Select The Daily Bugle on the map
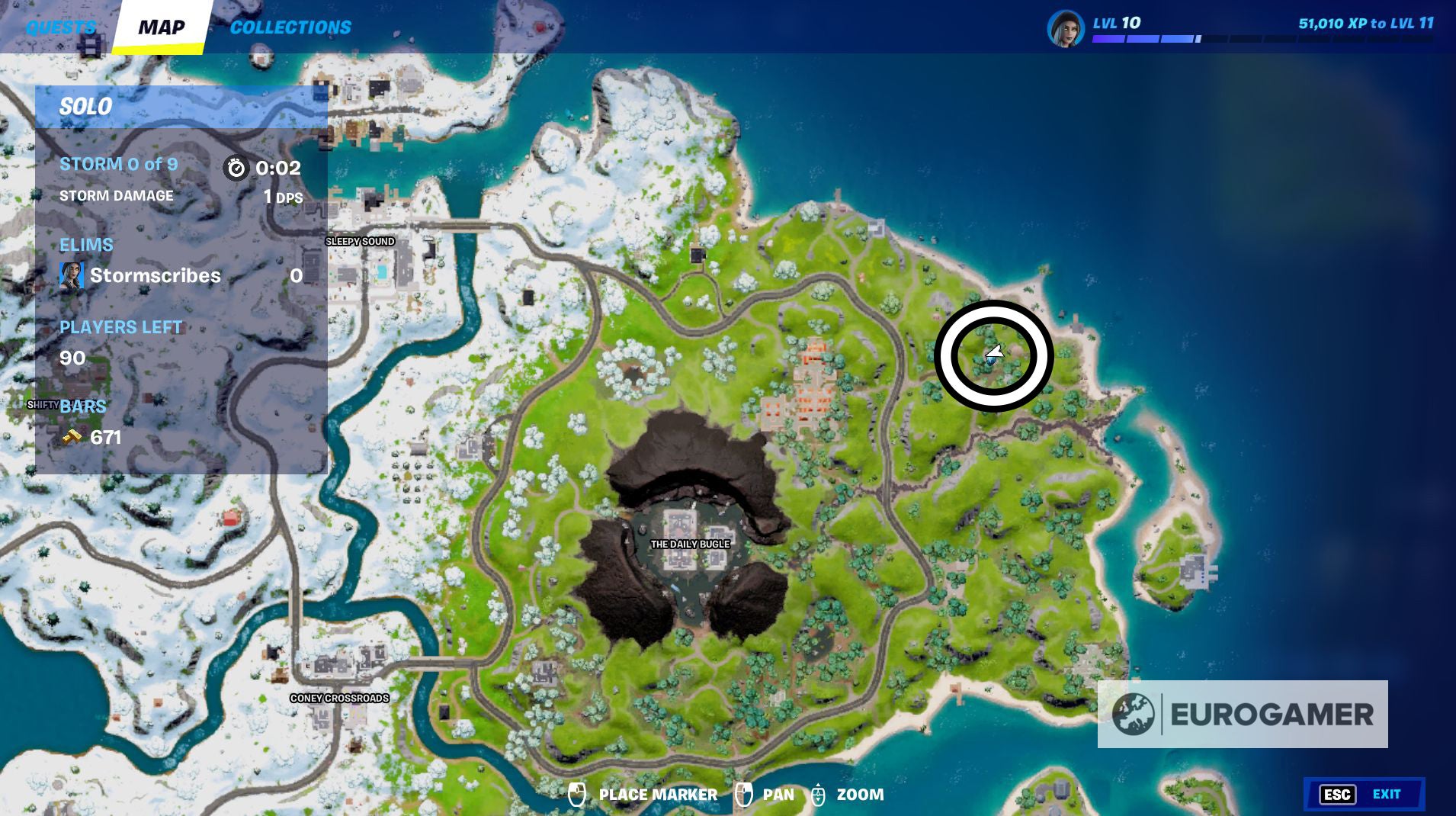Image resolution: width=1456 pixels, height=816 pixels. (690, 544)
